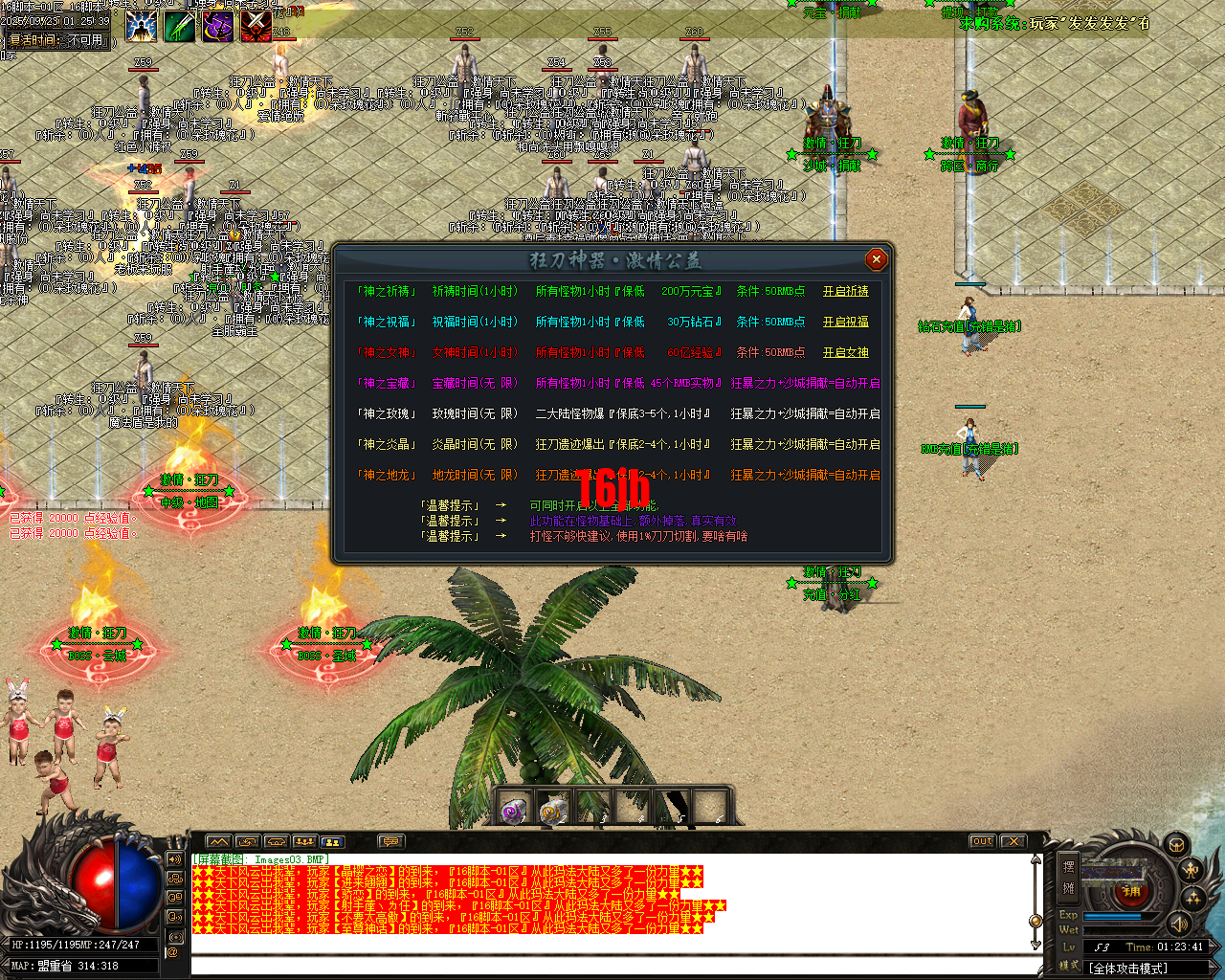Select the purple bat skill icon
Viewport: 1225px width, 980px height.
pos(217,26)
